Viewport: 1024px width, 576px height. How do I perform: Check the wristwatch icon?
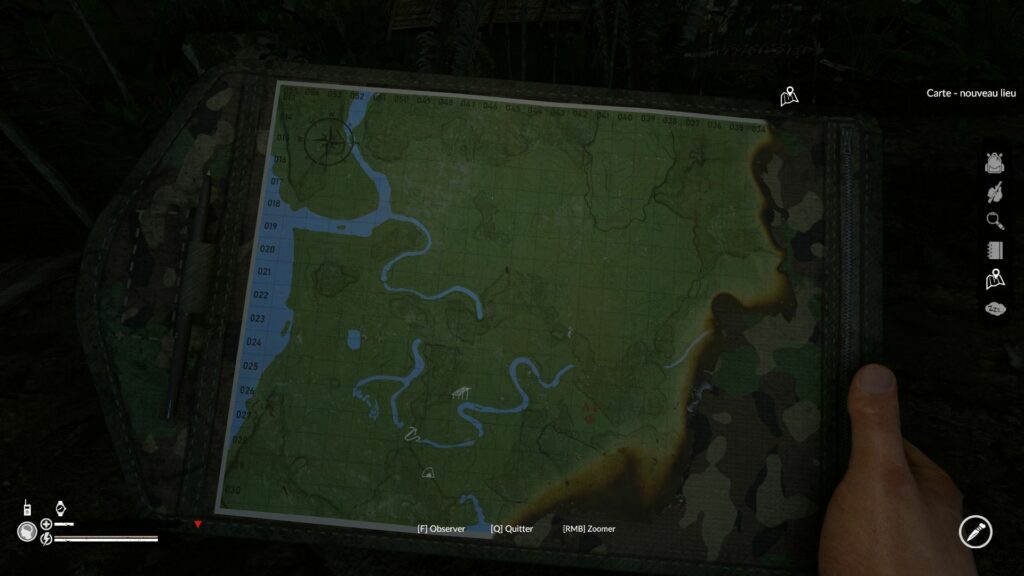(x=60, y=507)
